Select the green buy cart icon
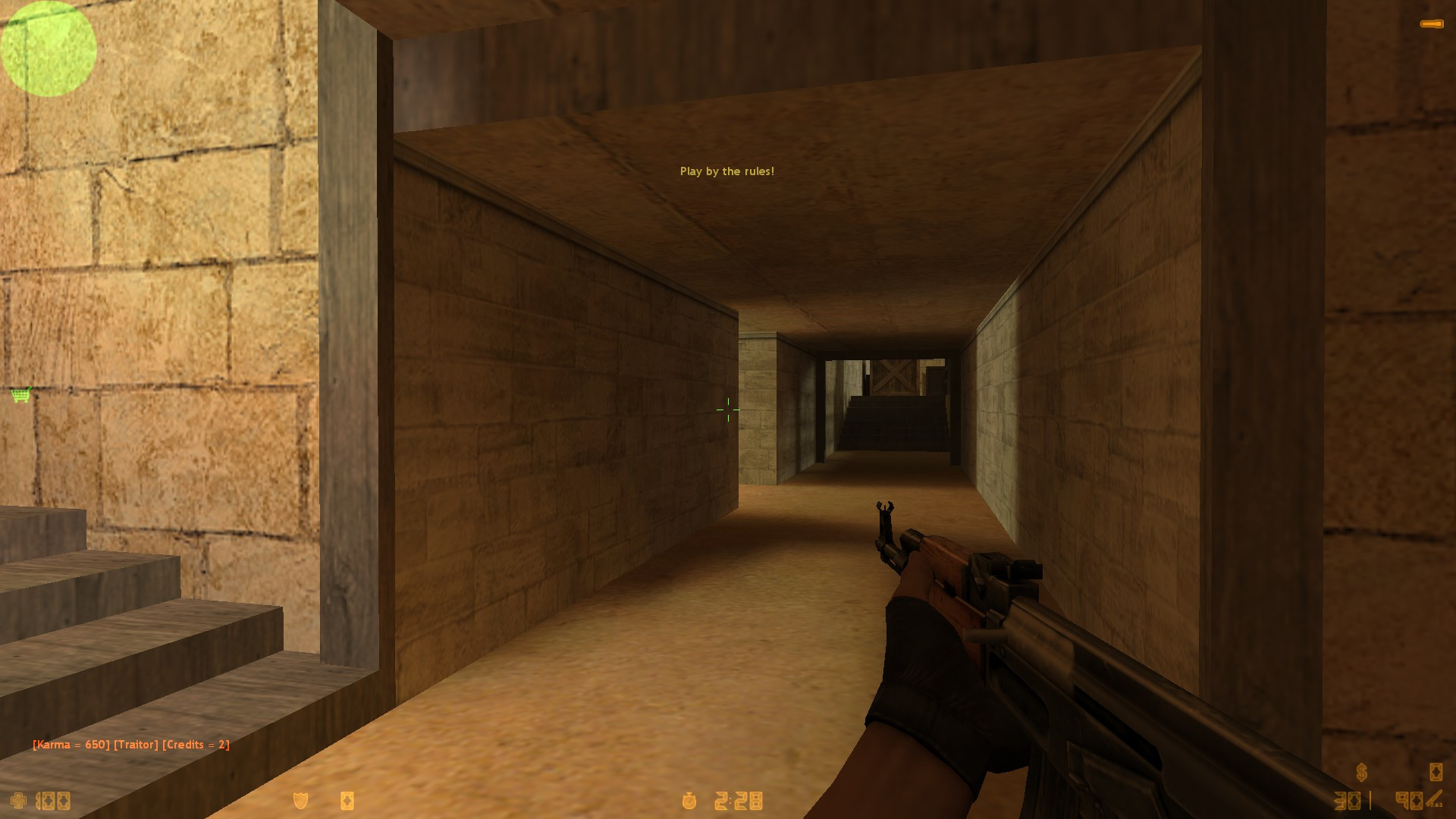 point(19,394)
